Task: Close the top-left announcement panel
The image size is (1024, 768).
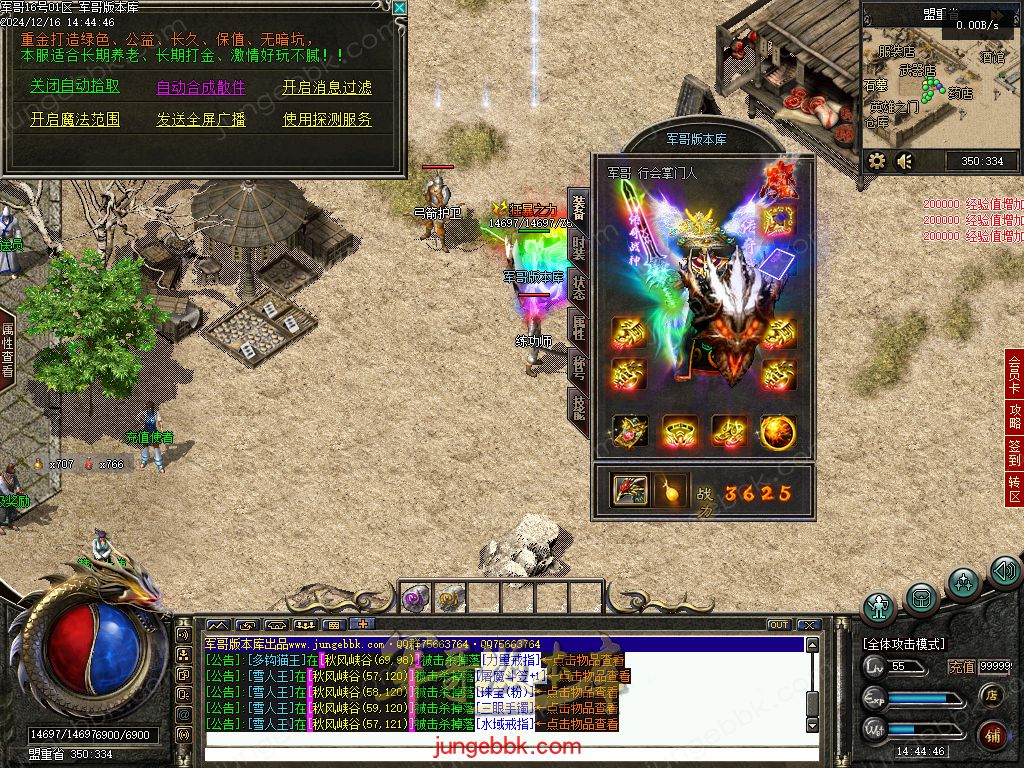Action: point(400,8)
